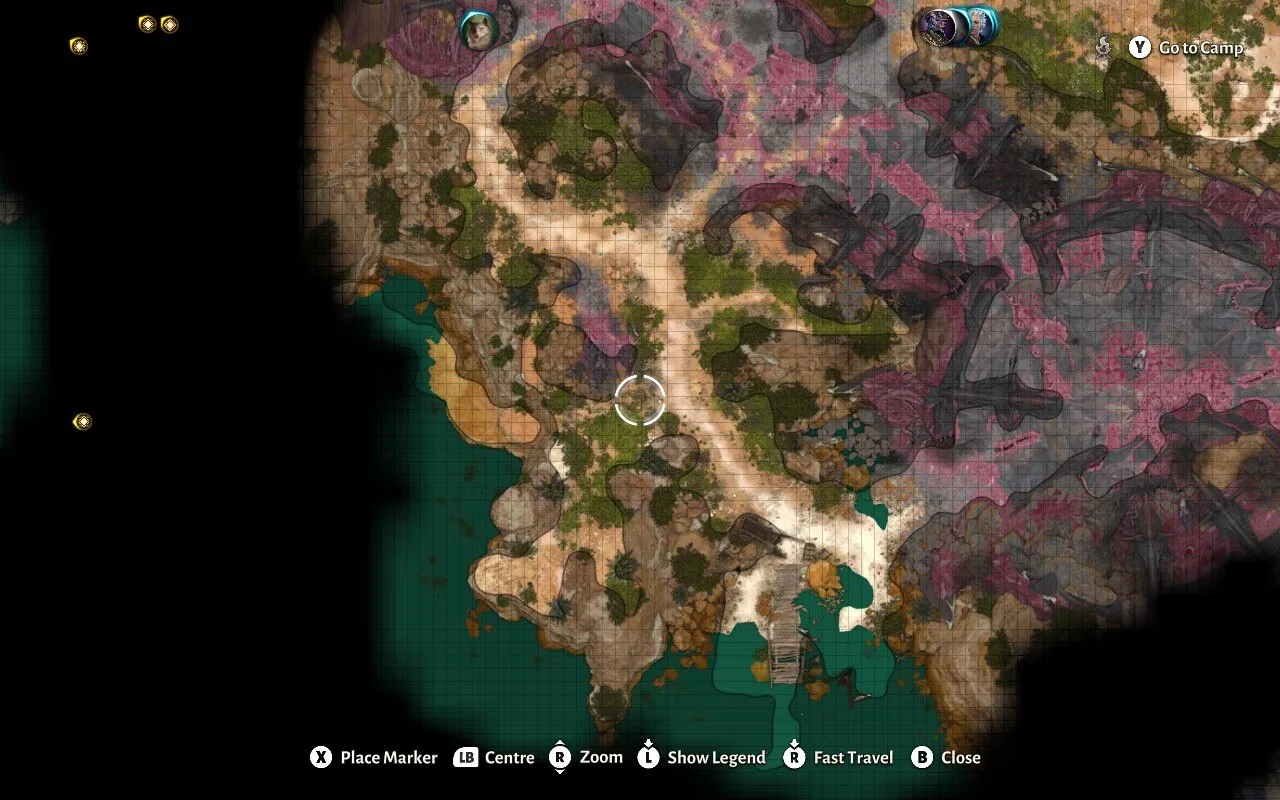Click the LB icon next to Centre

coord(465,758)
